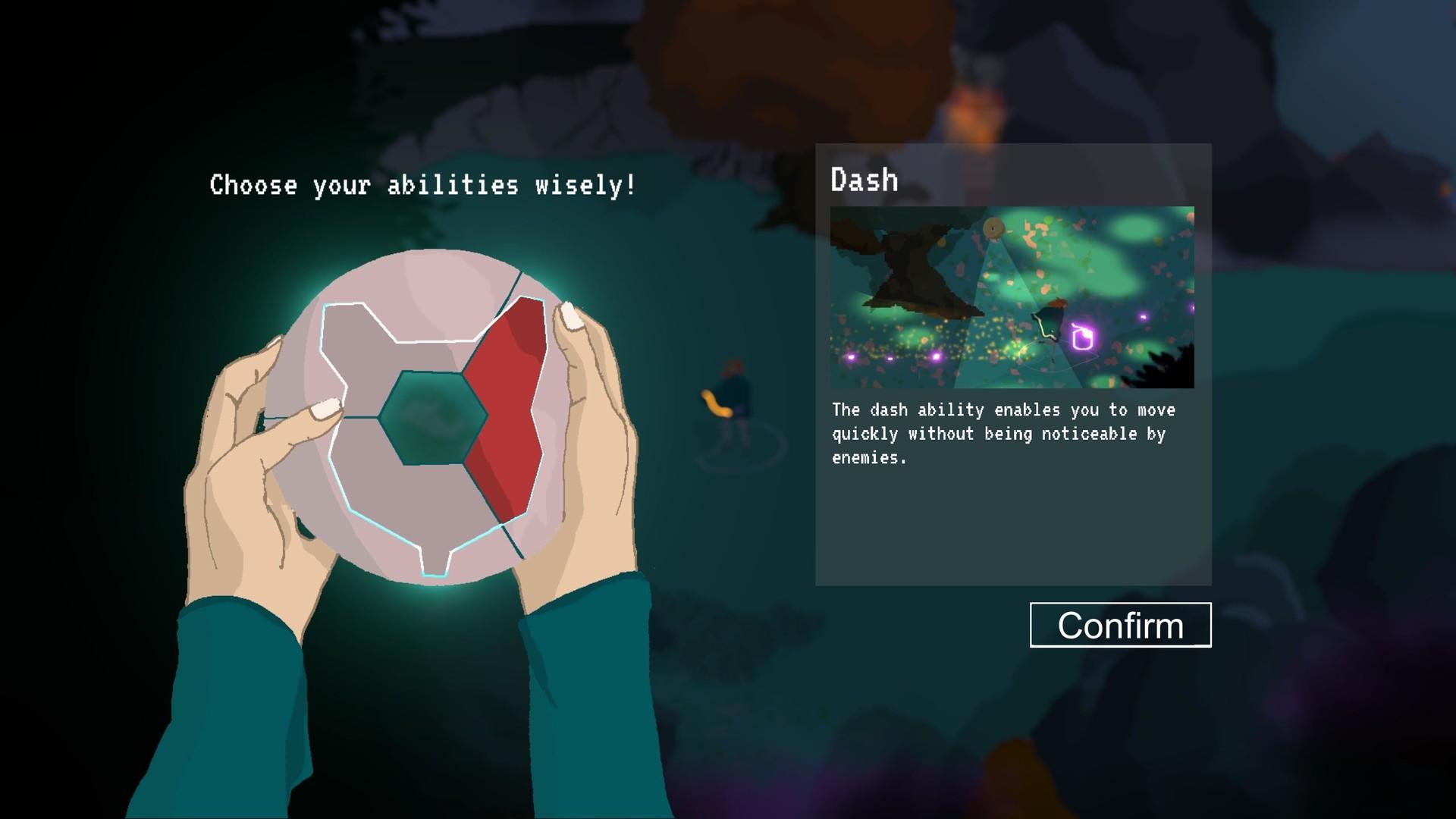Click the dash ability description text
This screenshot has width=1456, height=819.
pyautogui.click(x=1001, y=433)
